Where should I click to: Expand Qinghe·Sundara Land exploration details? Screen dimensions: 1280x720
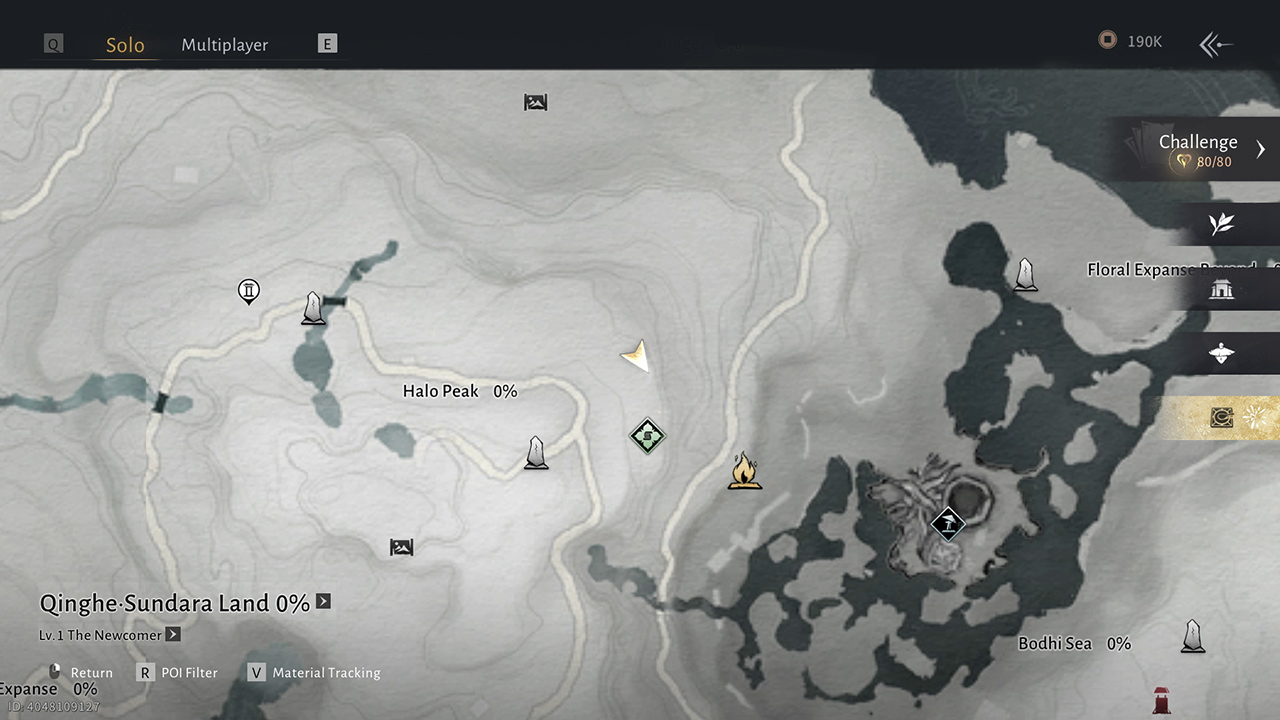(323, 602)
